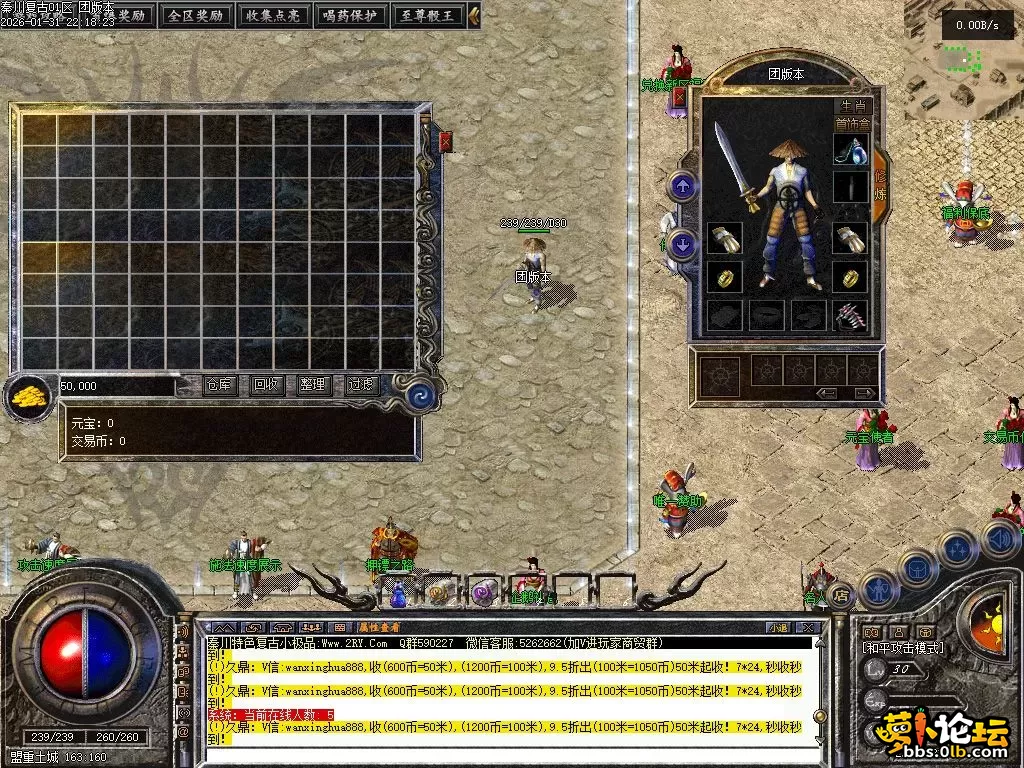Click the 过滤 filter button
Viewport: 1024px width, 768px height.
[x=360, y=385]
